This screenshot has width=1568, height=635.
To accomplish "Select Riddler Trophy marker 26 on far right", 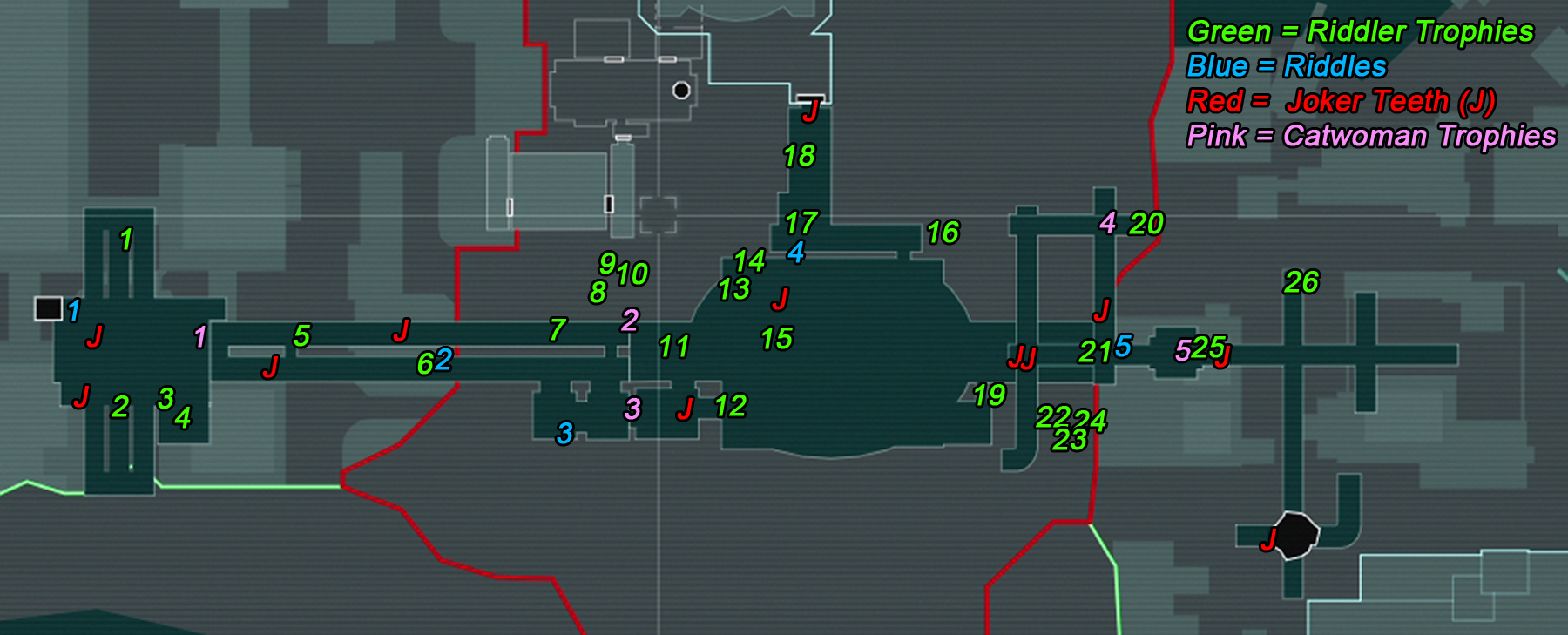I will click(x=1301, y=283).
